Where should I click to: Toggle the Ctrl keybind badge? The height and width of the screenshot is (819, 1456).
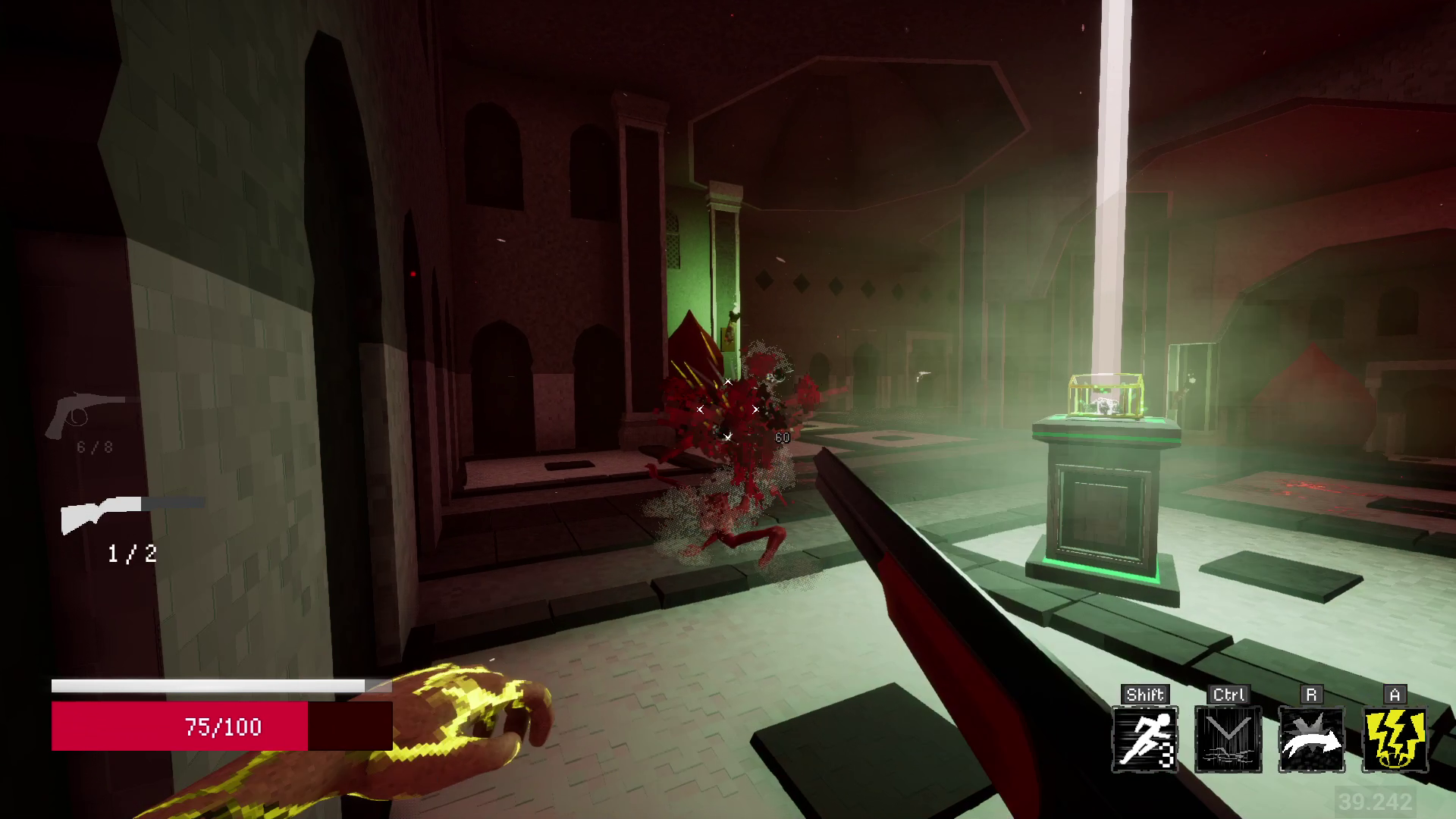tap(1227, 693)
